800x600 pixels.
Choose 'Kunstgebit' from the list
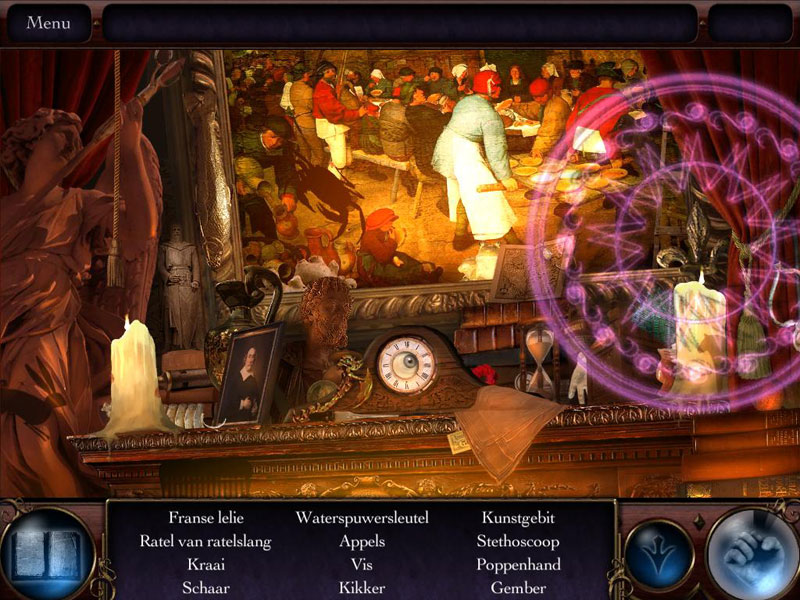(x=518, y=518)
